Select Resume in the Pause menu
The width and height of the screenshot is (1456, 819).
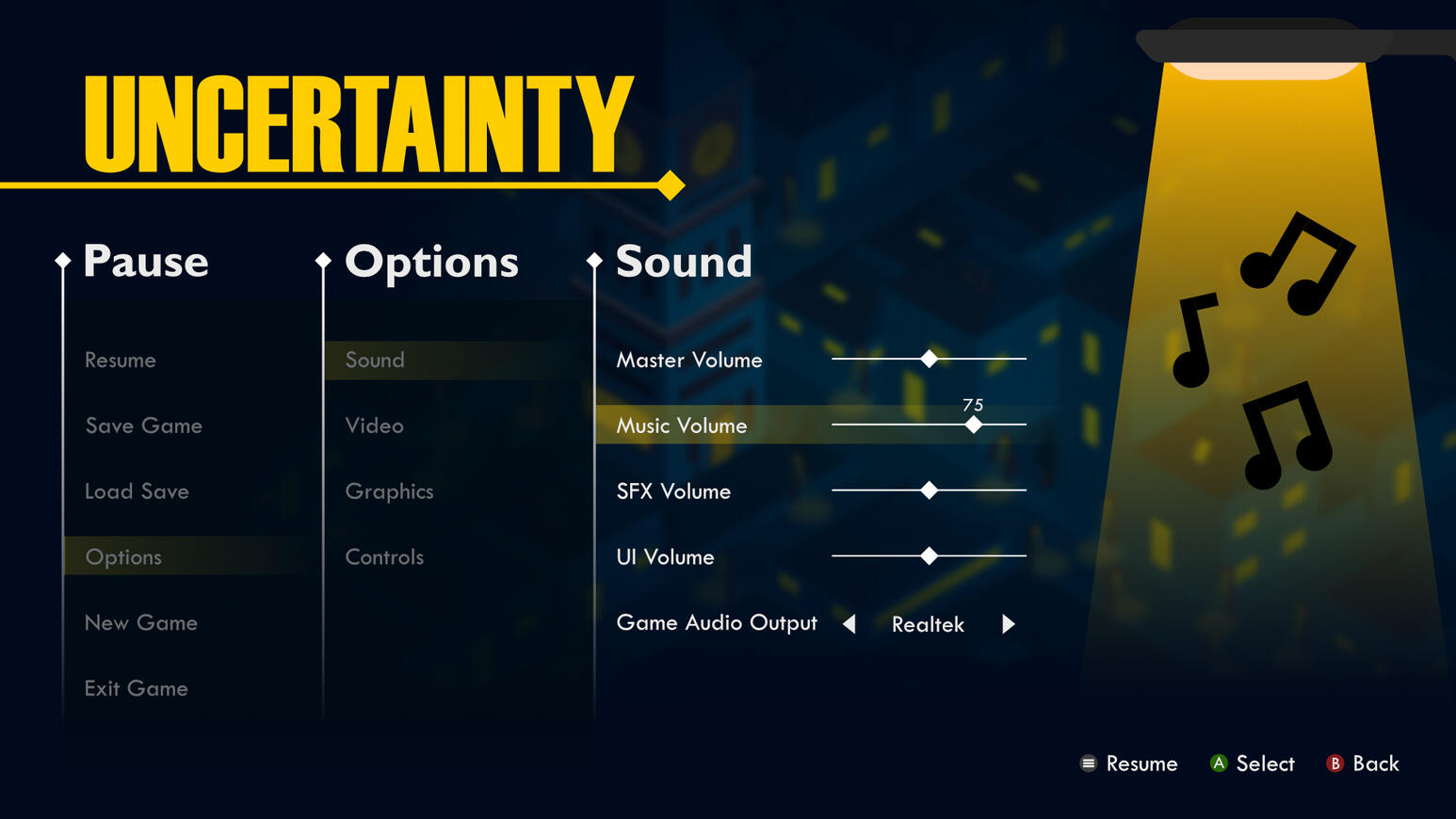tap(121, 361)
